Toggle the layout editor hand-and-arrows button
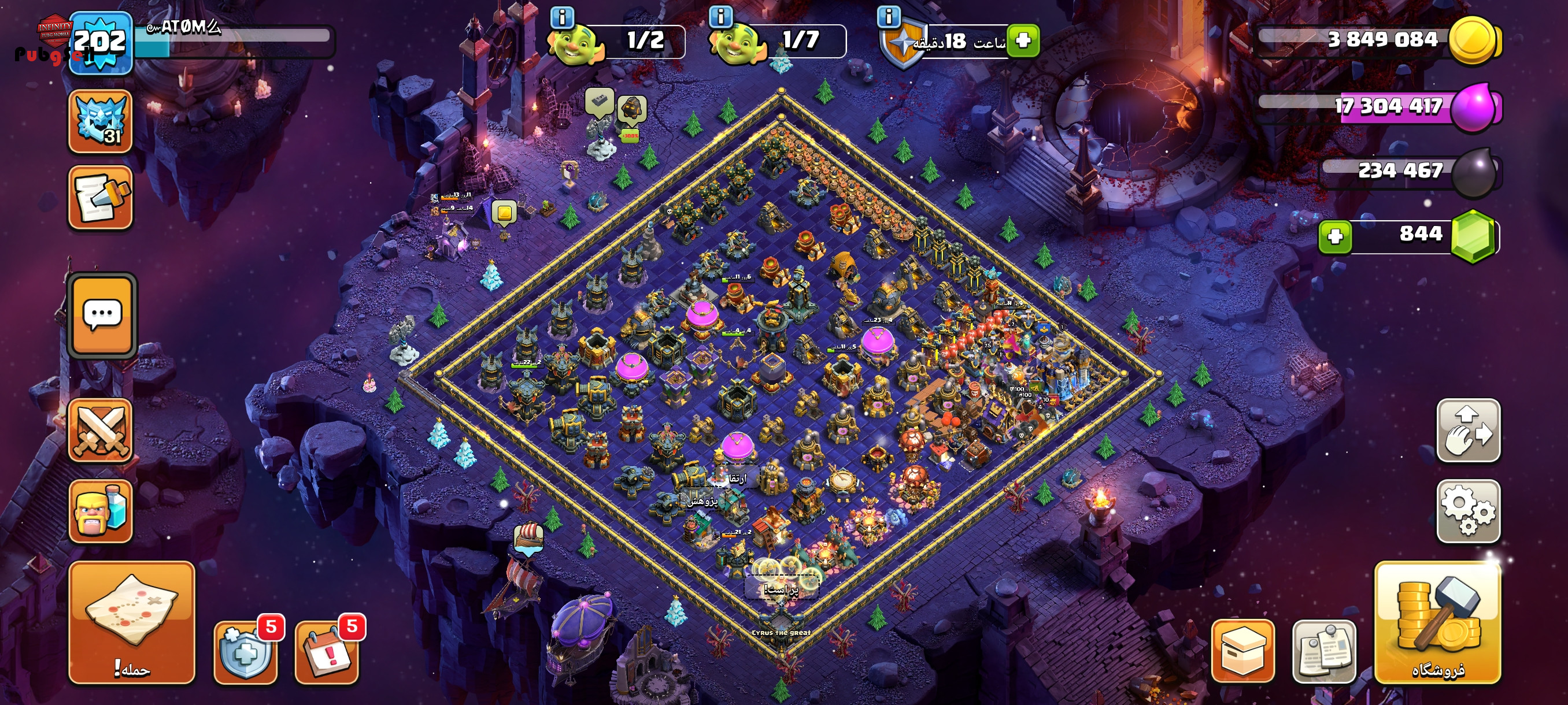This screenshot has height=705, width=1568. pyautogui.click(x=1467, y=430)
